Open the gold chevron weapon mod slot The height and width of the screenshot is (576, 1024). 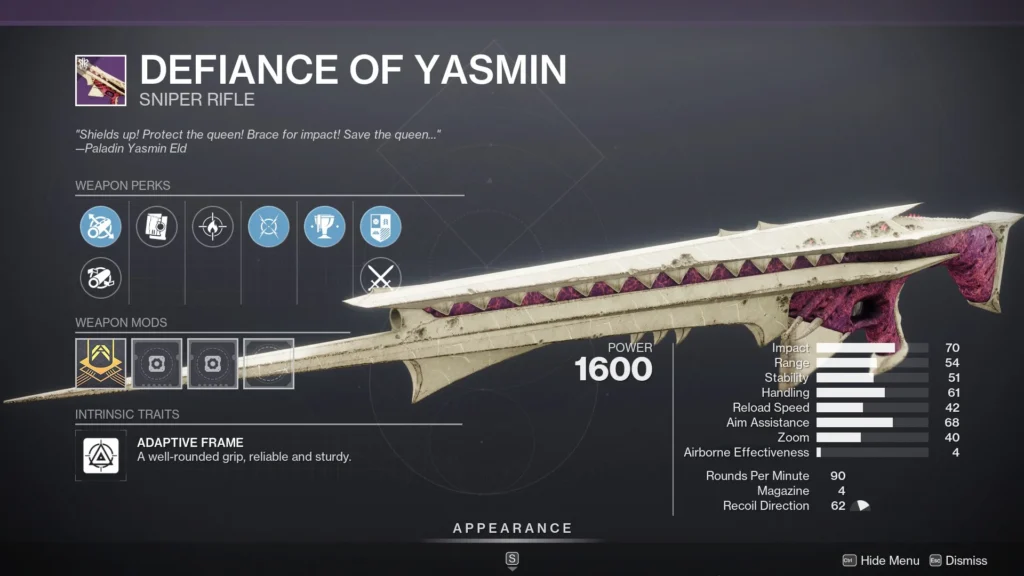(x=100, y=363)
